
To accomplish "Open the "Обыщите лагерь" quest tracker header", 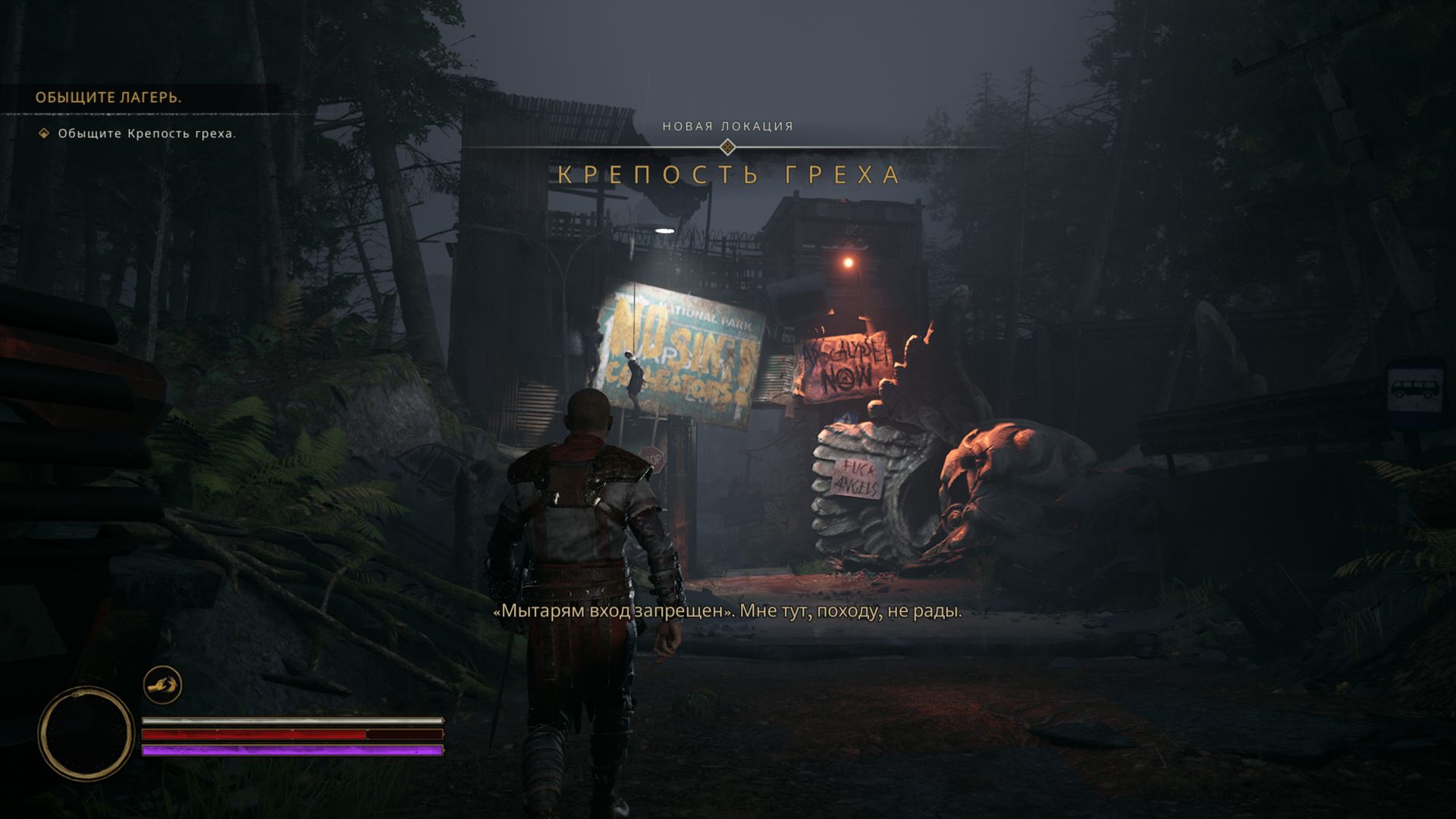I will (108, 98).
